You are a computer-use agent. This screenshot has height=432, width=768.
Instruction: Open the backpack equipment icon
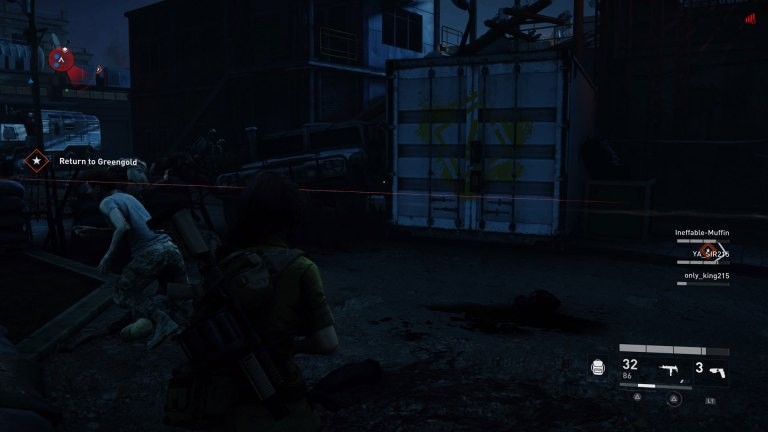pos(598,368)
